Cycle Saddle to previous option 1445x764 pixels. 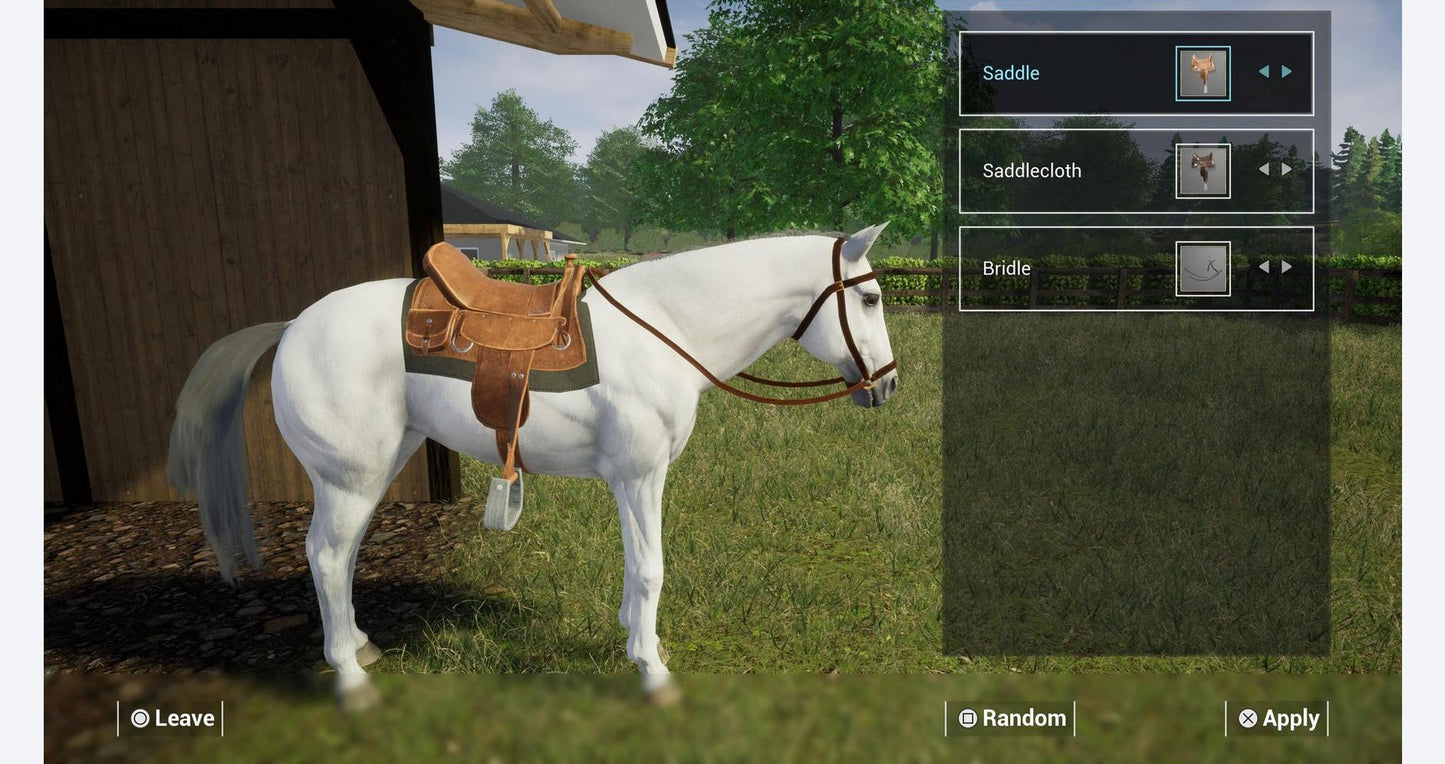pyautogui.click(x=1264, y=72)
